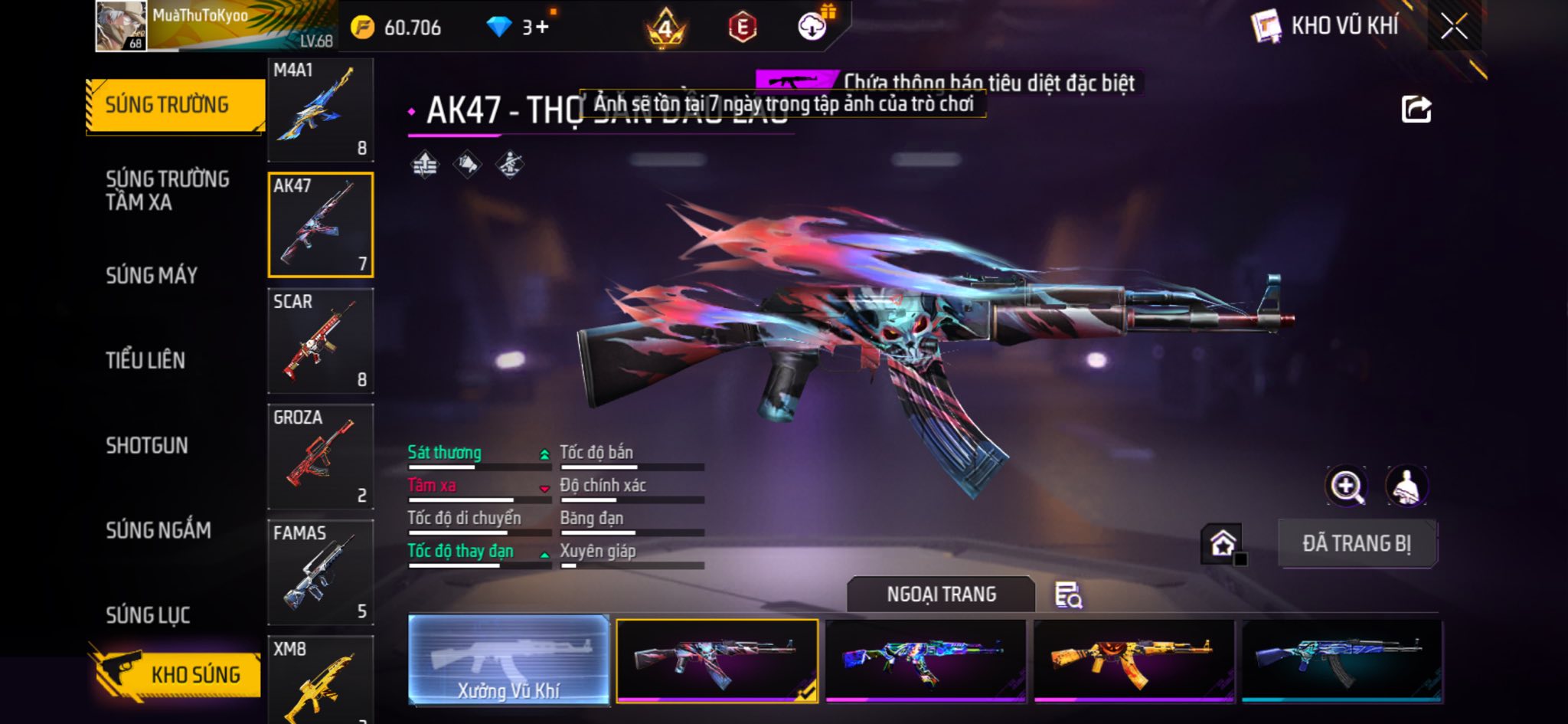Screen dimensions: 1568x724
Task: Zoom in with the magnifier icon
Action: pos(1346,486)
